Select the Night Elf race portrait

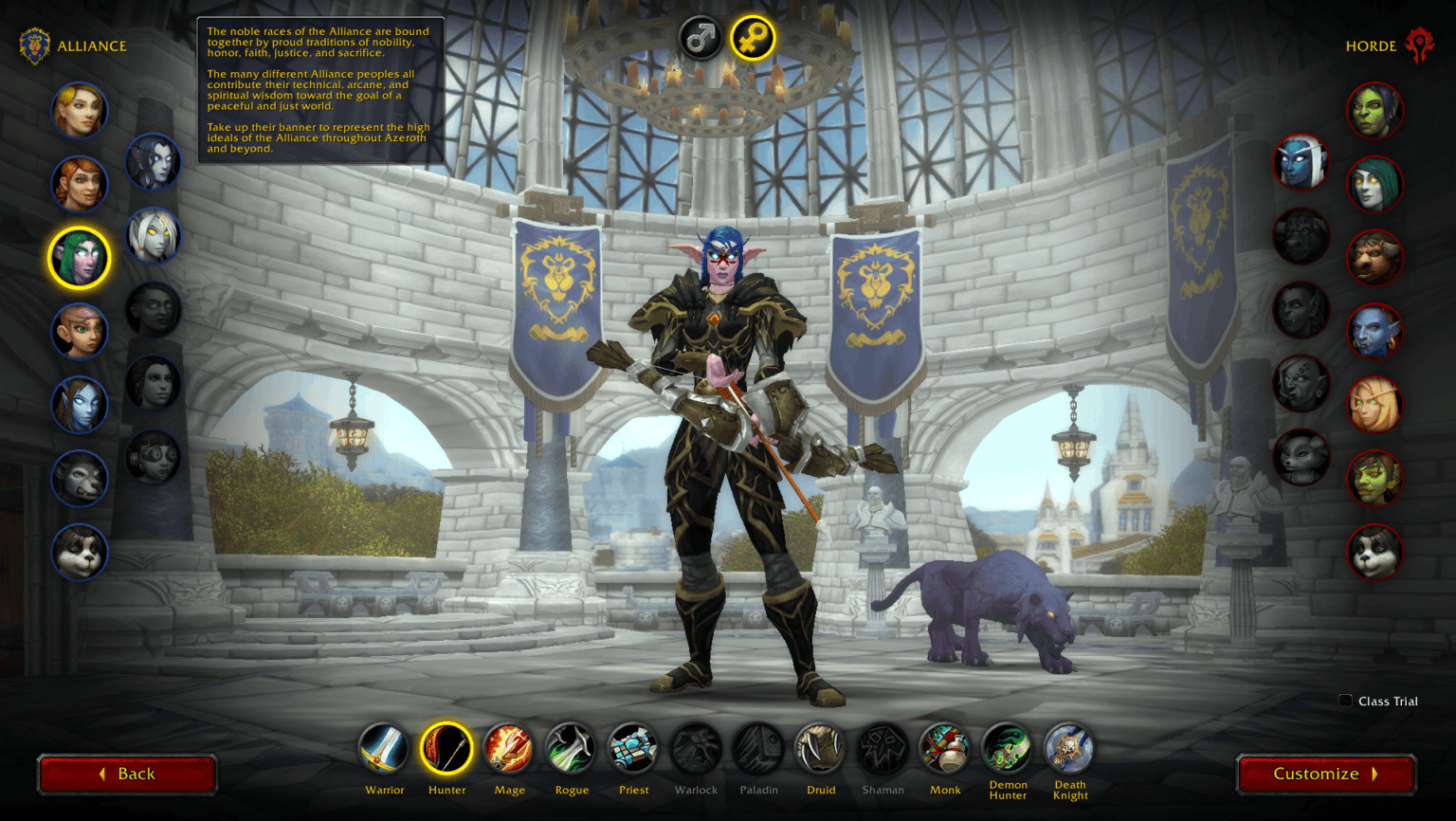tap(80, 257)
